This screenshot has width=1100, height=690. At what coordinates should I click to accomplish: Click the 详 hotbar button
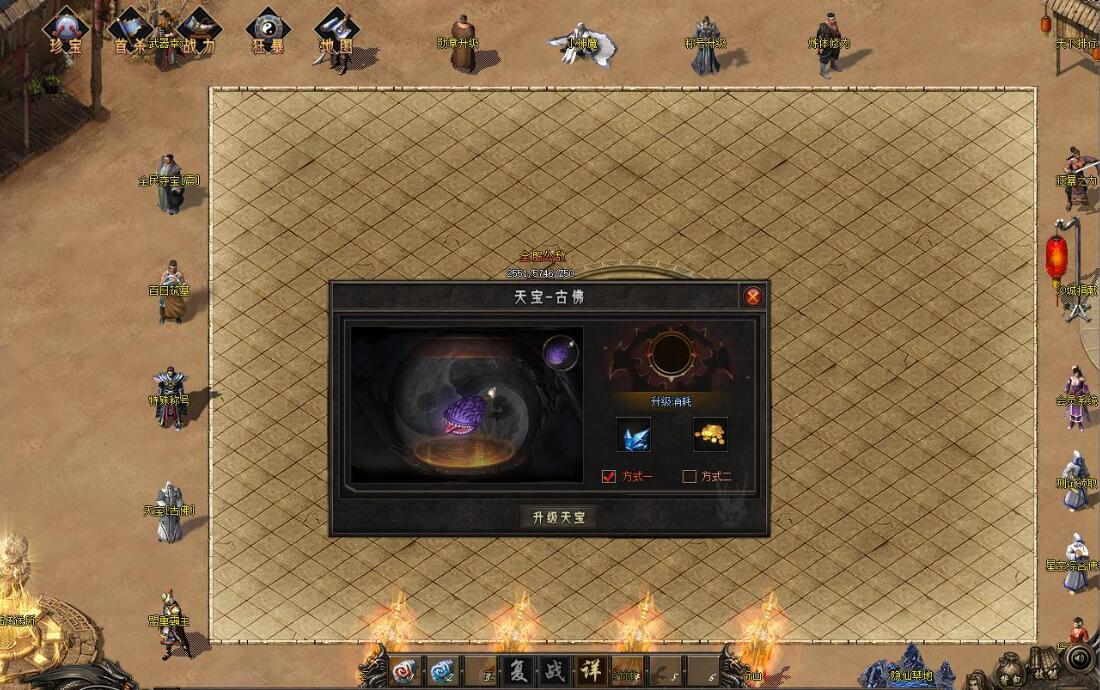[x=590, y=670]
